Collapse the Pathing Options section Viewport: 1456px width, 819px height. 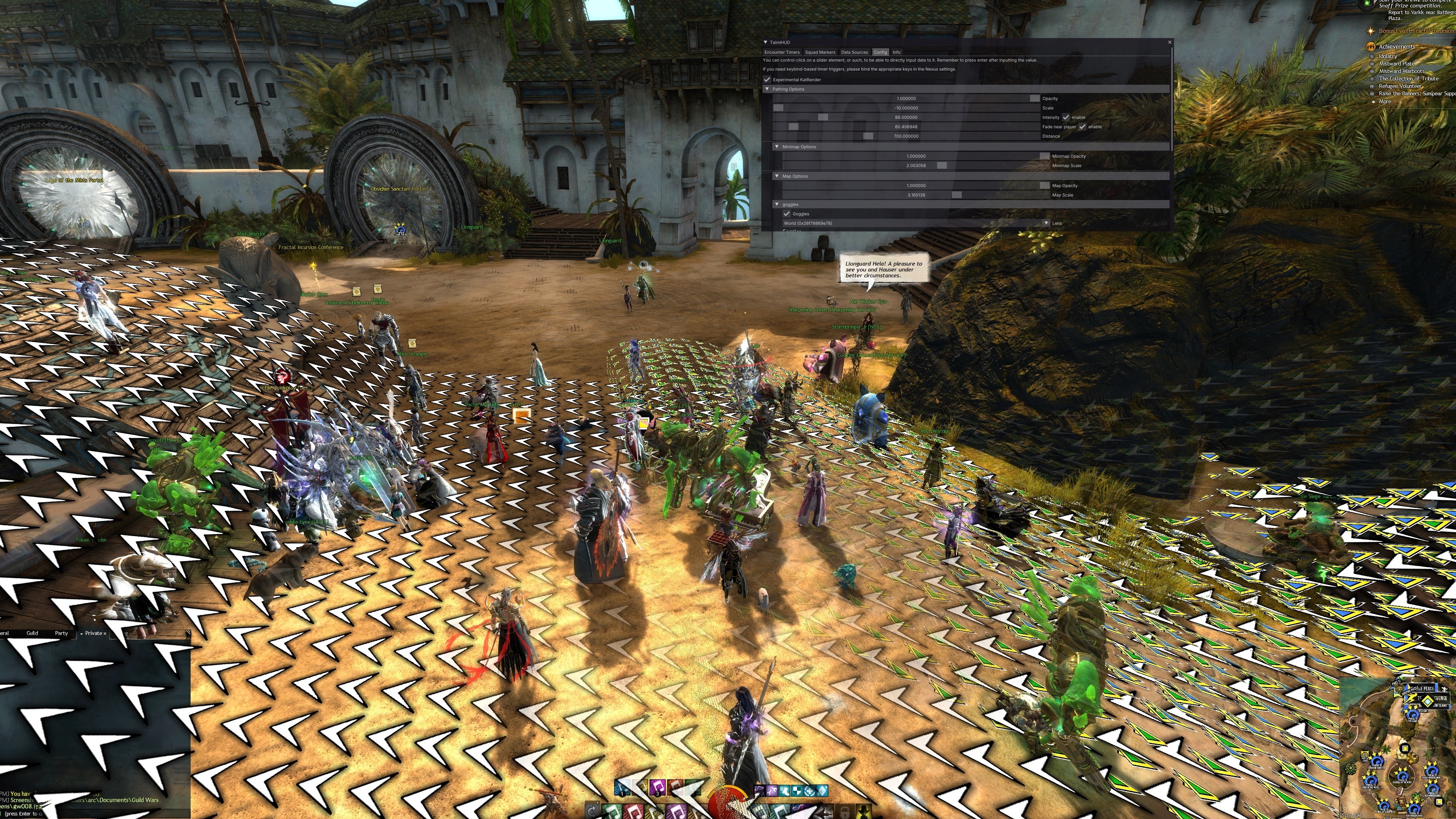(767, 89)
